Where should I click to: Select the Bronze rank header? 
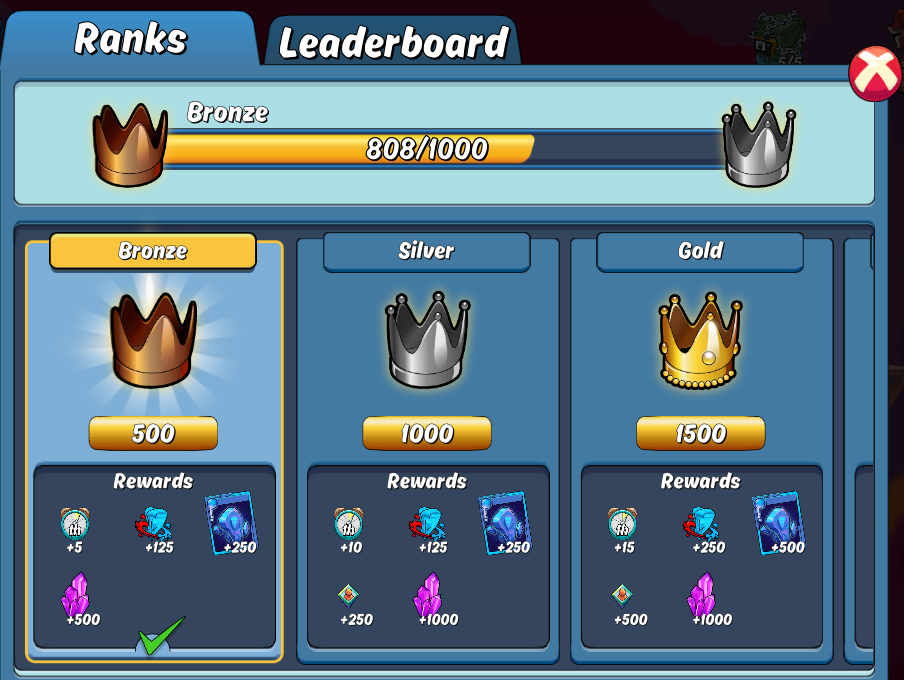153,251
